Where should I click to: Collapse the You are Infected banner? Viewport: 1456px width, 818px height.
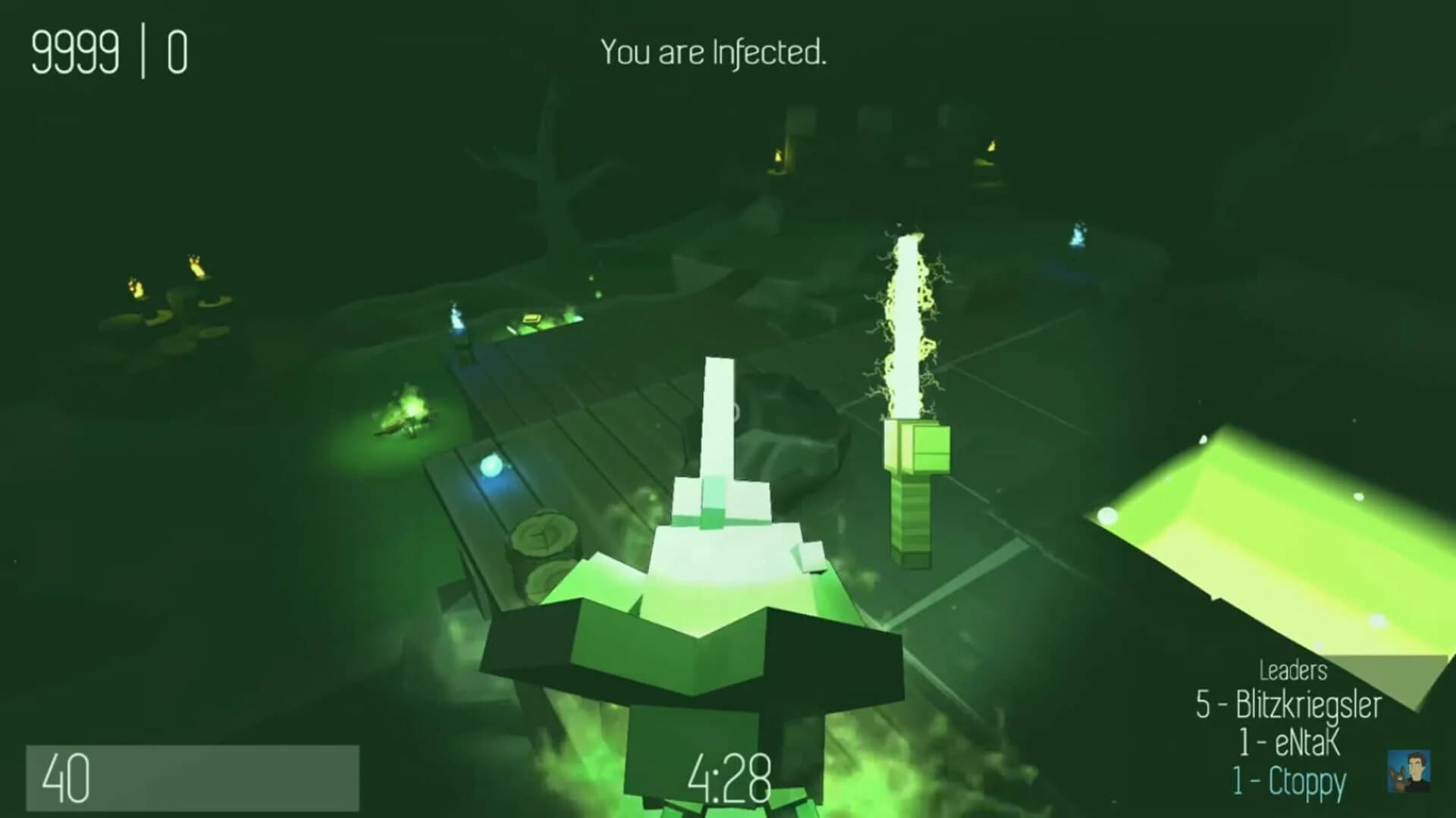click(x=713, y=53)
